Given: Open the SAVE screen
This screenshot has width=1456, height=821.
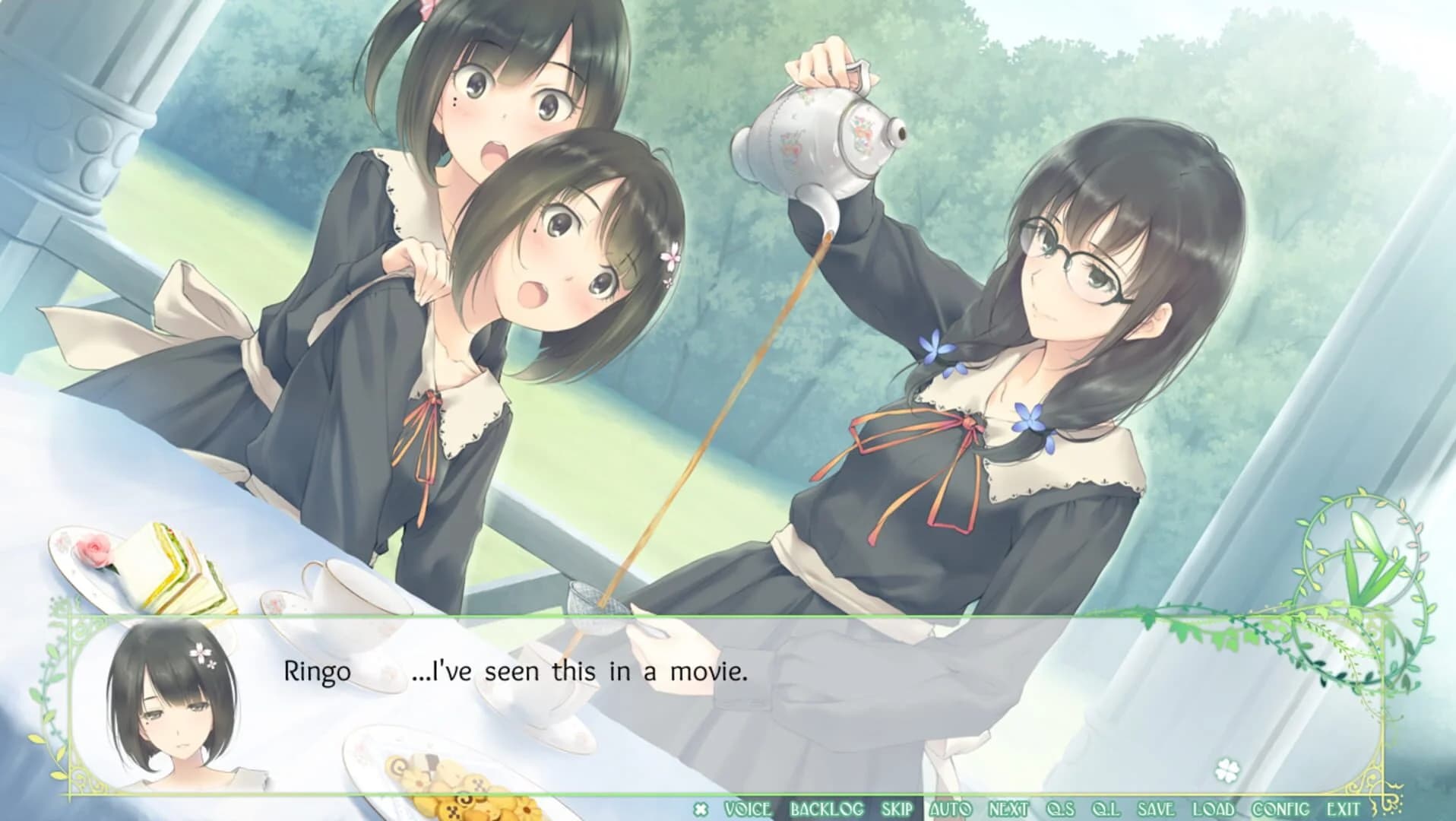Looking at the screenshot, I should (1157, 808).
